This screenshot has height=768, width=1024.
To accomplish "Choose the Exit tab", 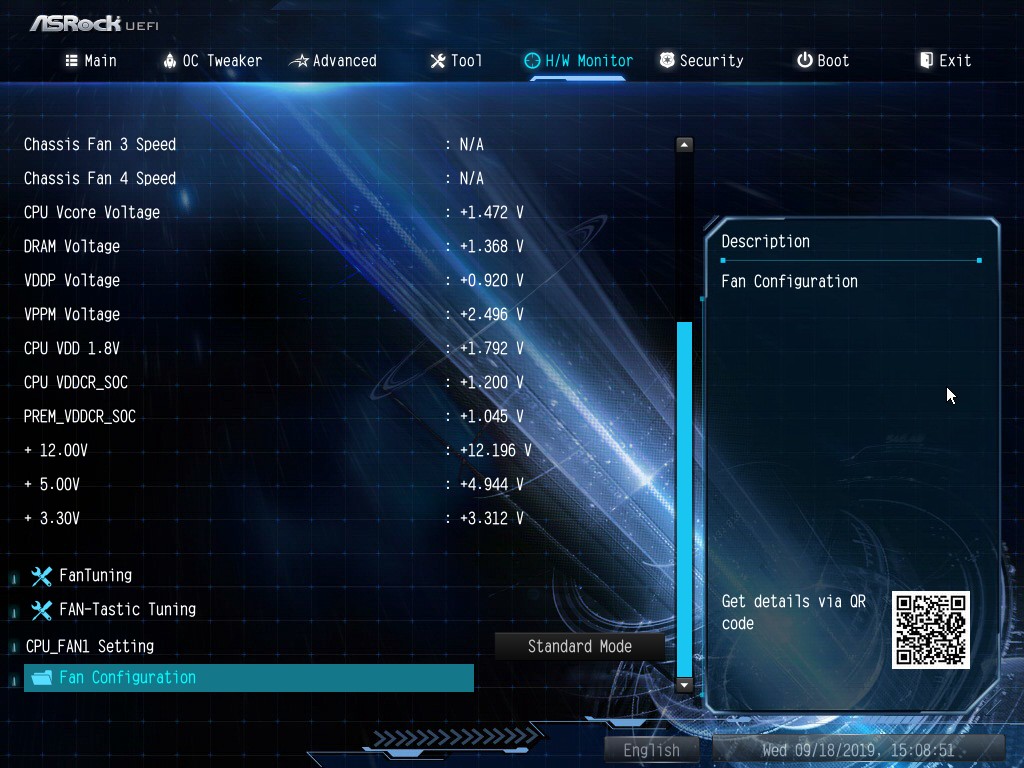I will [945, 61].
